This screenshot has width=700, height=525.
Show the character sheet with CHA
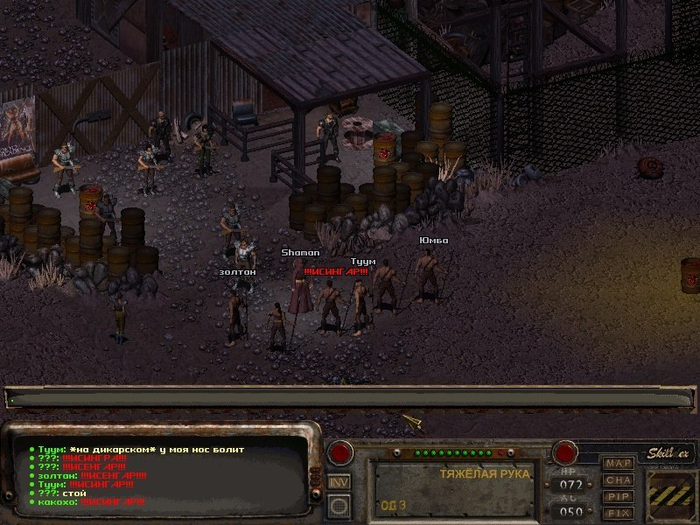tap(618, 481)
